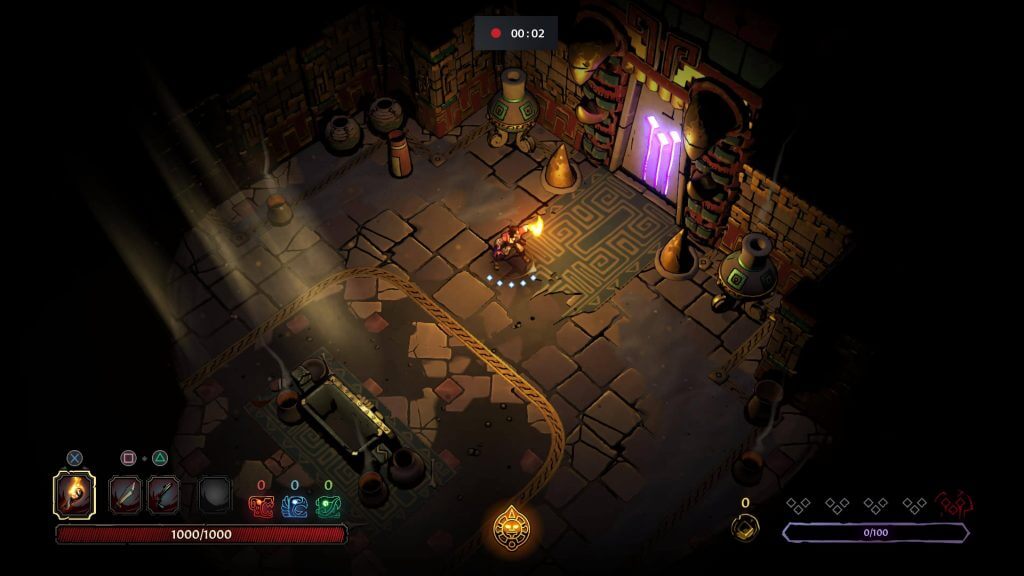1024x576 pixels.
Task: Click the golden sun medallion icon
Action: 512,524
